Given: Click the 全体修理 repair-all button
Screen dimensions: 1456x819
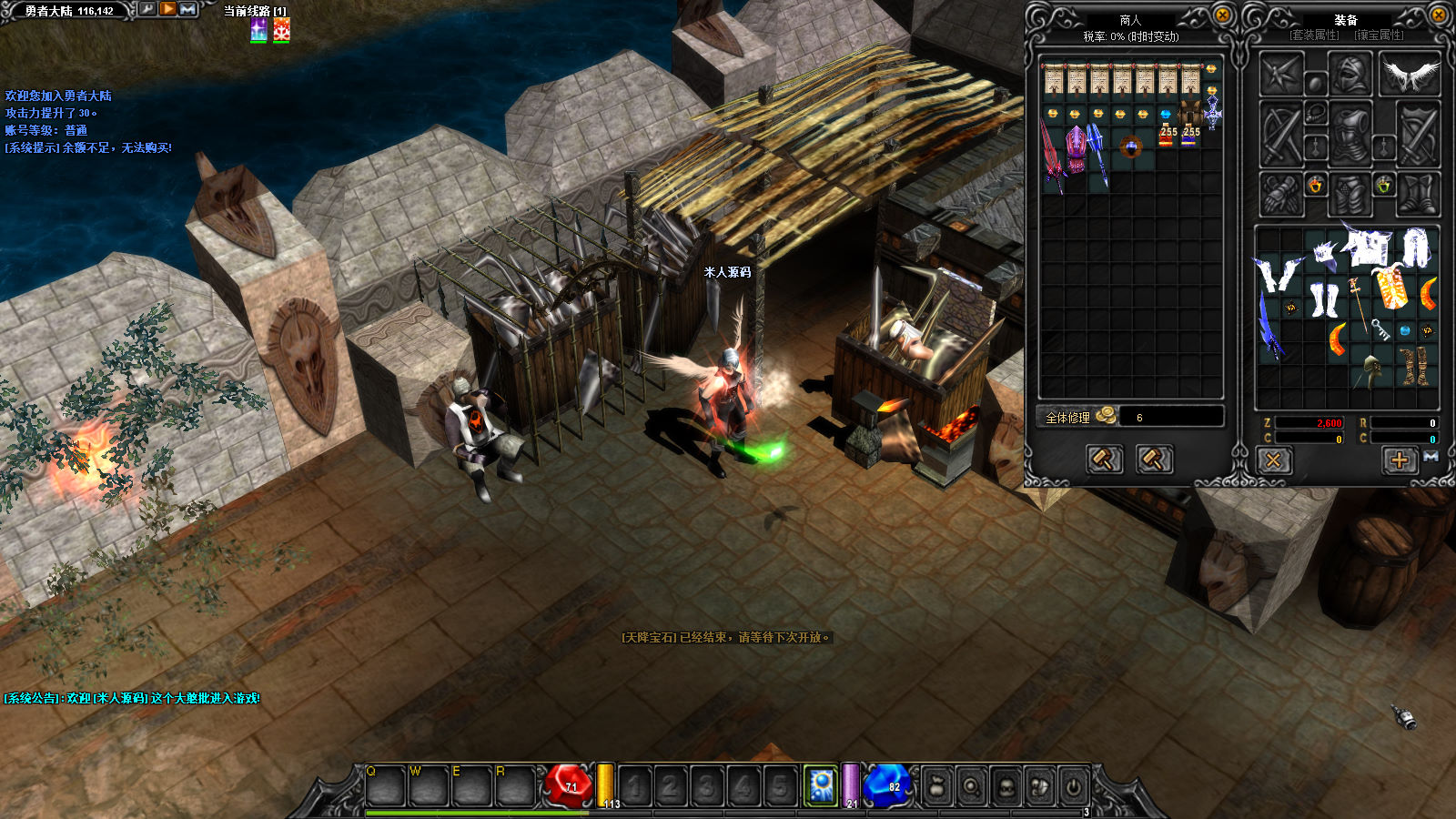Looking at the screenshot, I should pyautogui.click(x=1067, y=418).
